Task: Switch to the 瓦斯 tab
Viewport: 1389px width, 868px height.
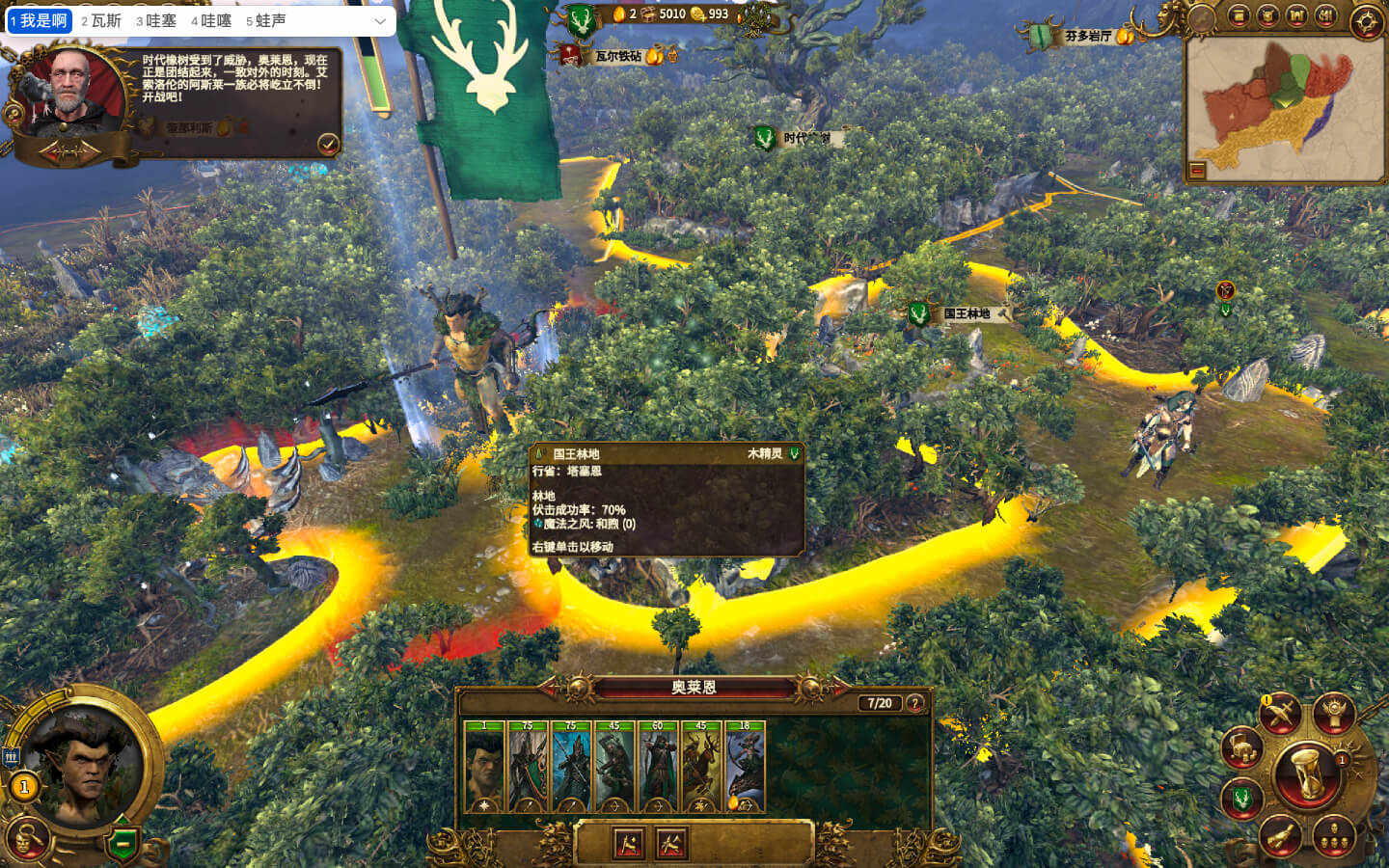Action: [101, 20]
